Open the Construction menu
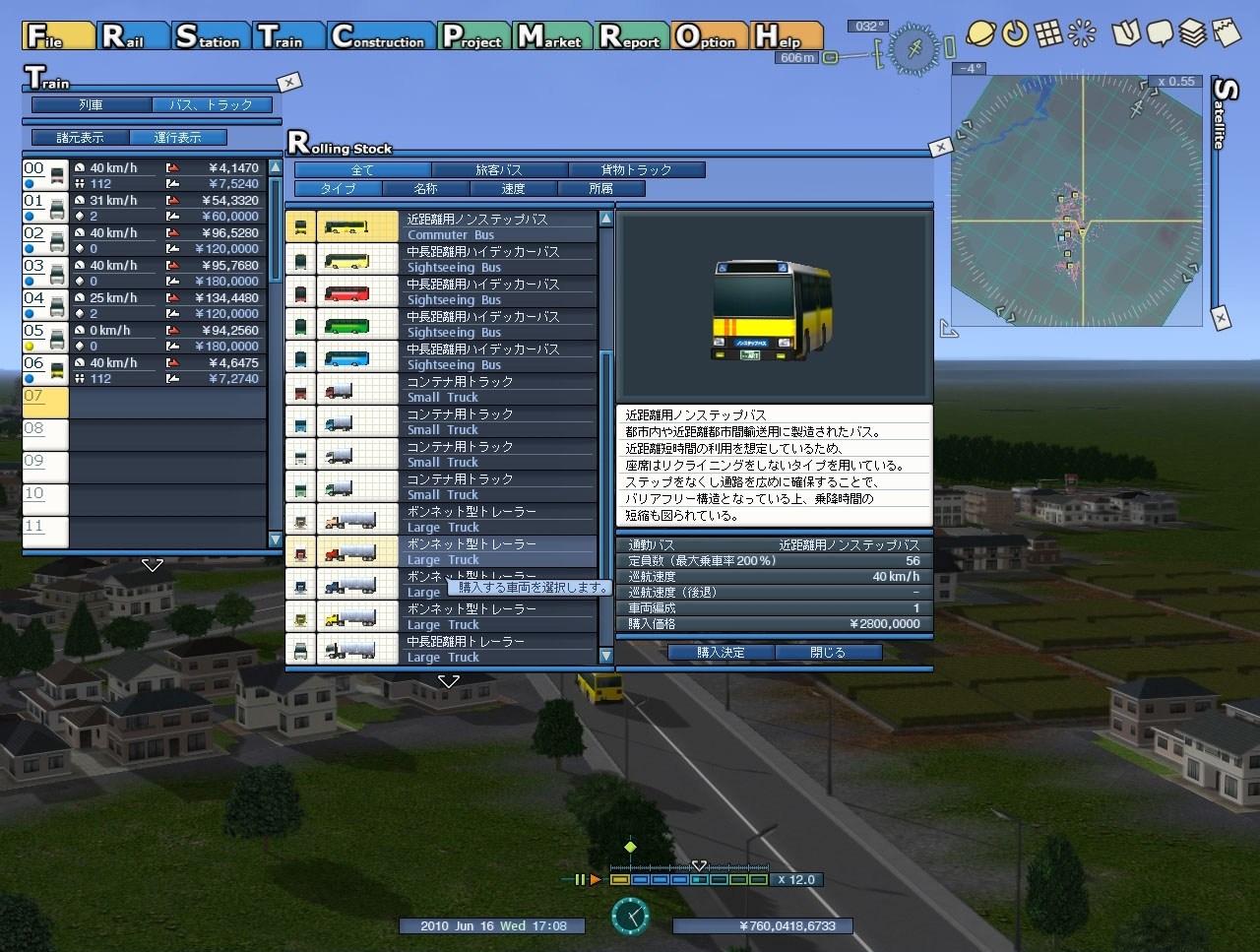Screen dimensions: 1260x952 tap(380, 36)
